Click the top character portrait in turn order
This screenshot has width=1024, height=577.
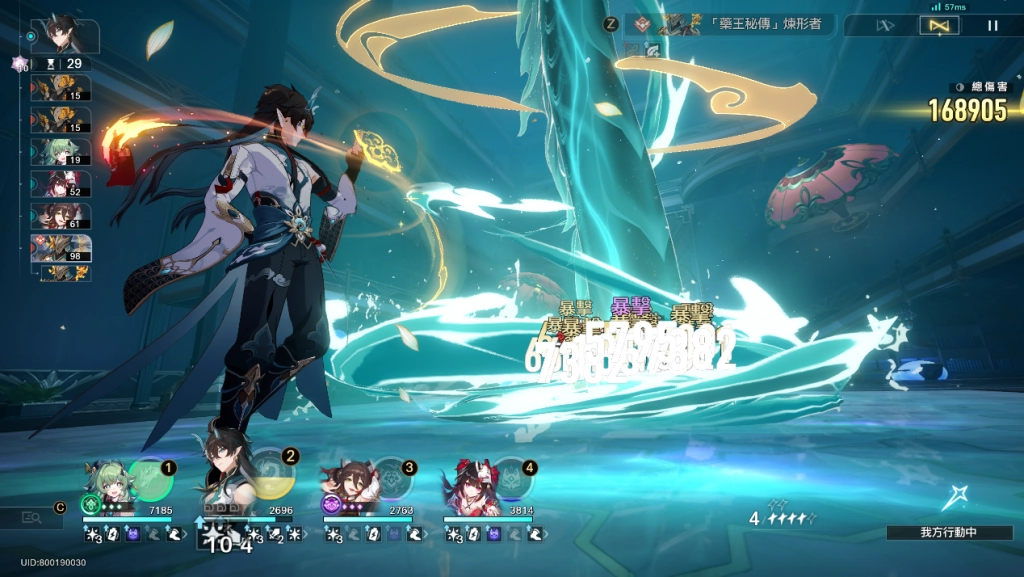coord(65,36)
